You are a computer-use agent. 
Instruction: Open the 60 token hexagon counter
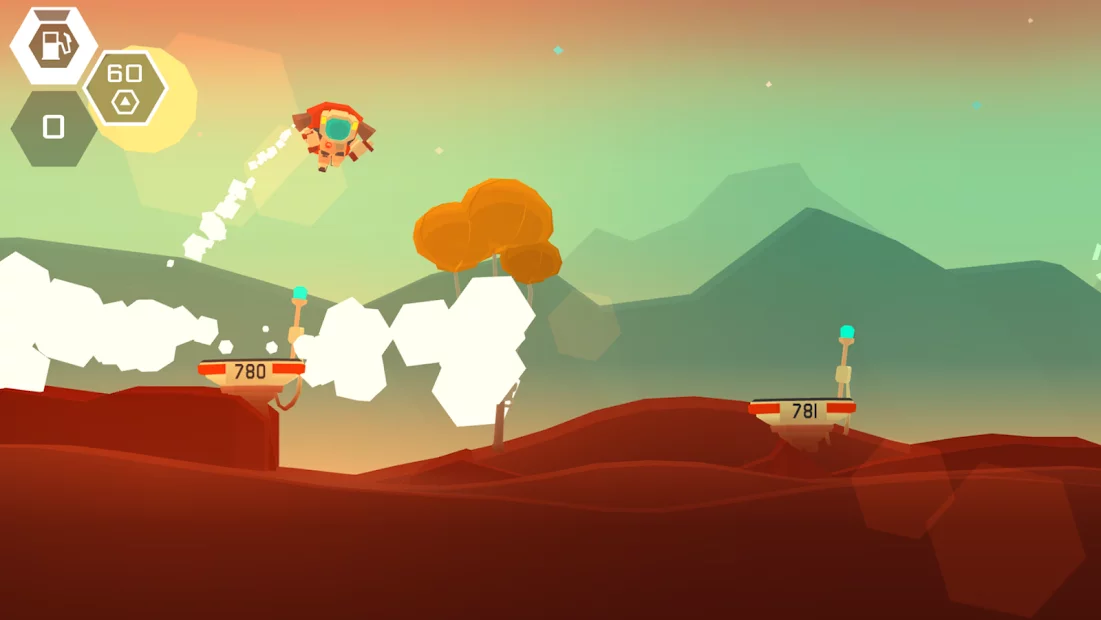pyautogui.click(x=124, y=88)
